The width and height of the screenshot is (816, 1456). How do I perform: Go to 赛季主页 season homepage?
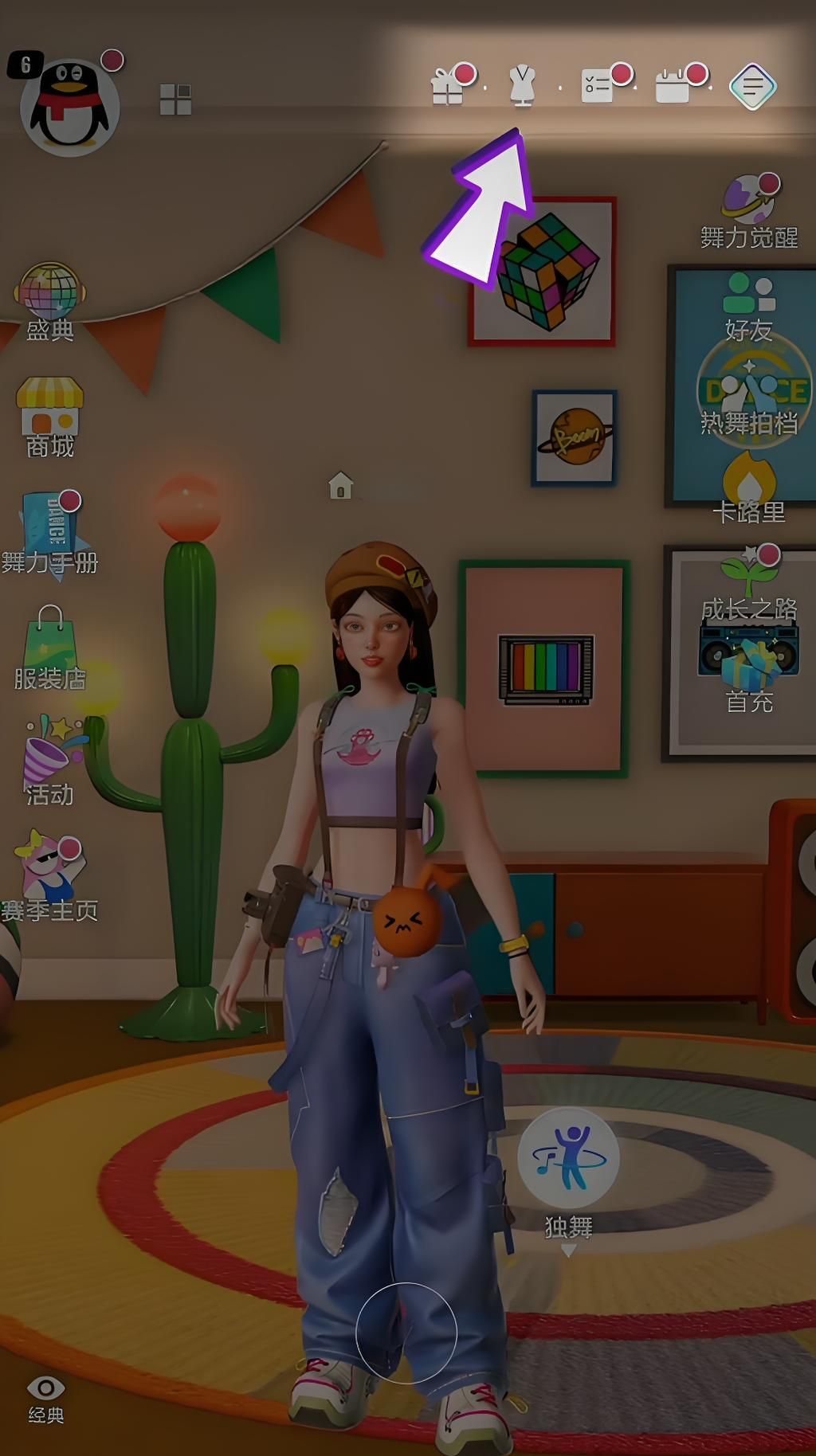click(49, 878)
